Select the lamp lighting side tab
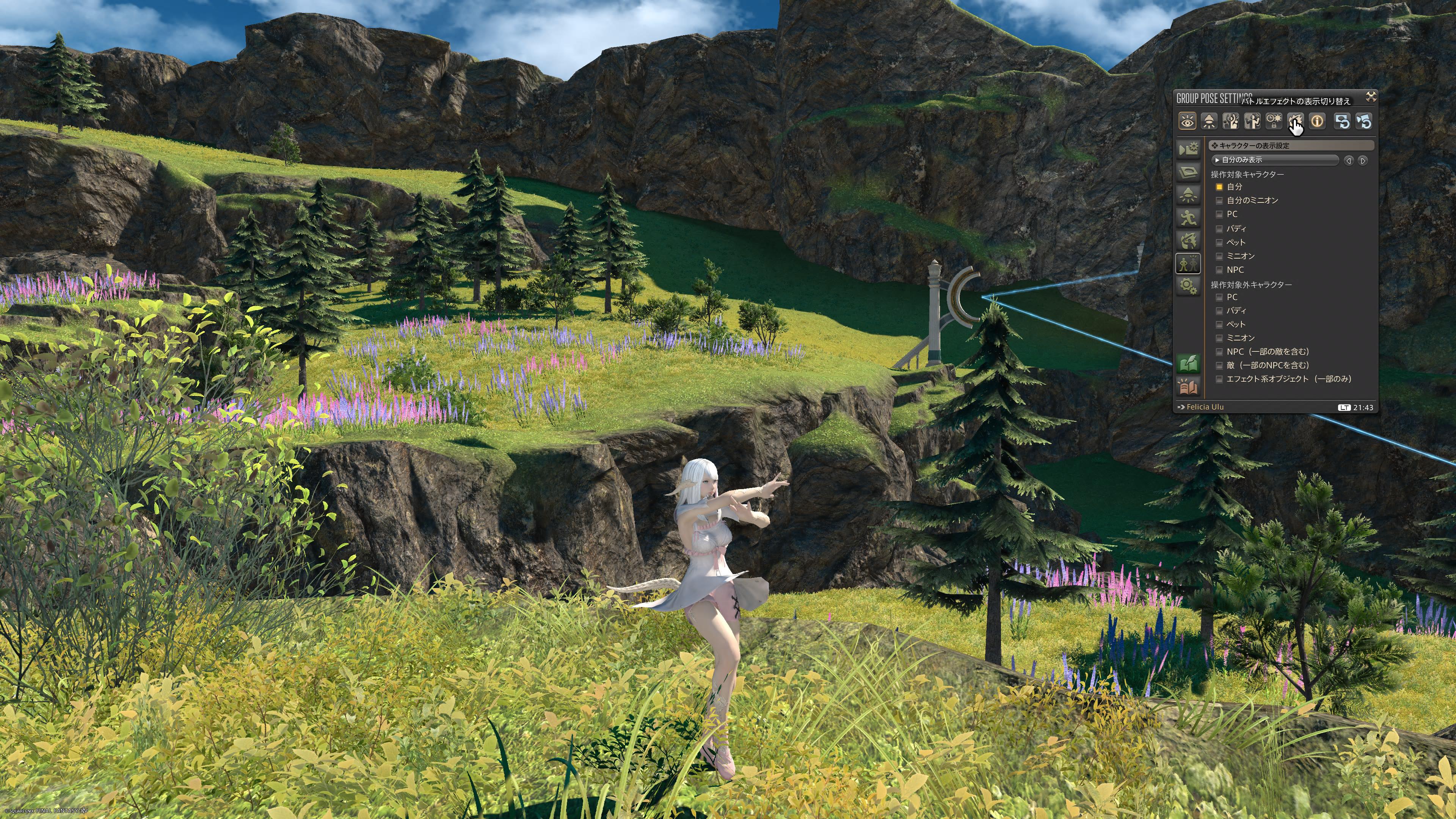The image size is (1456, 819). [x=1188, y=195]
